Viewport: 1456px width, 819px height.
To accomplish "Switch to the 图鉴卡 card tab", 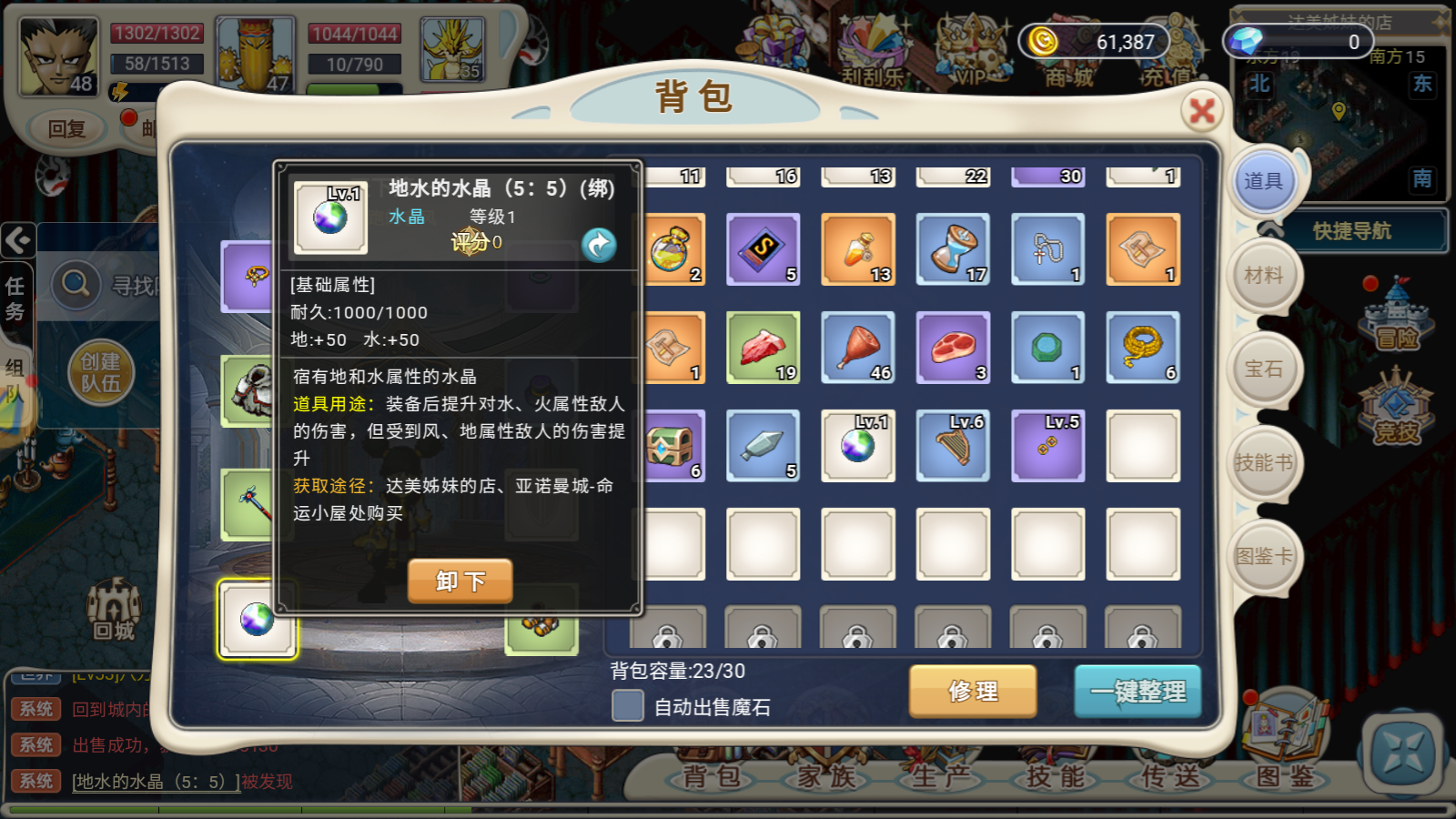I will 1263,556.
